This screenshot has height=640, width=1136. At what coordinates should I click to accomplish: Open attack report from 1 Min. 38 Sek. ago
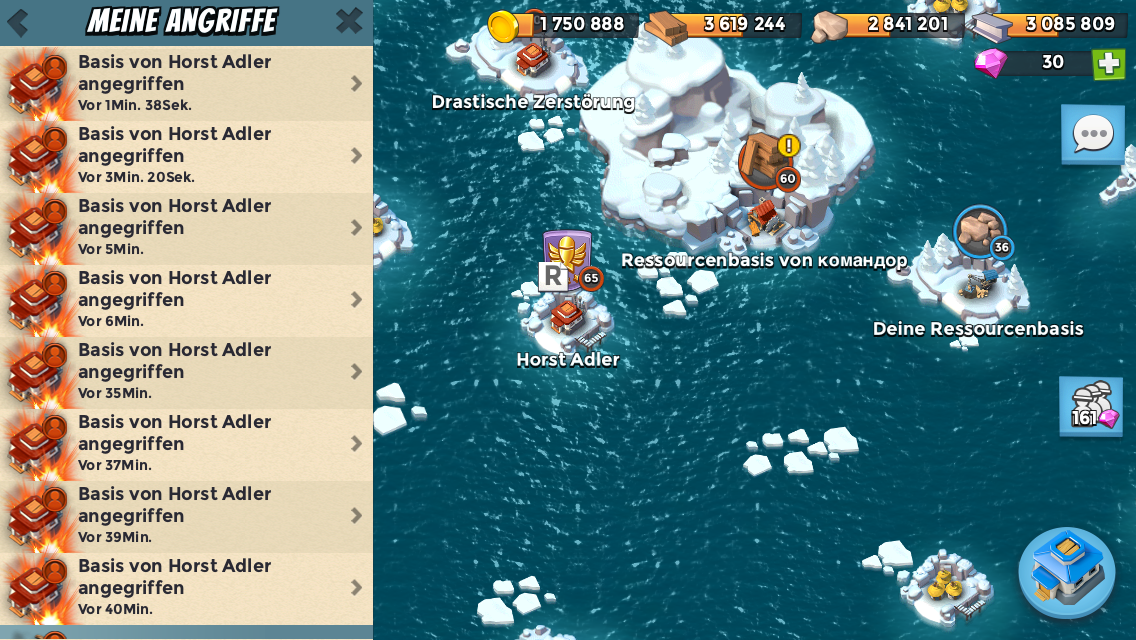click(186, 83)
